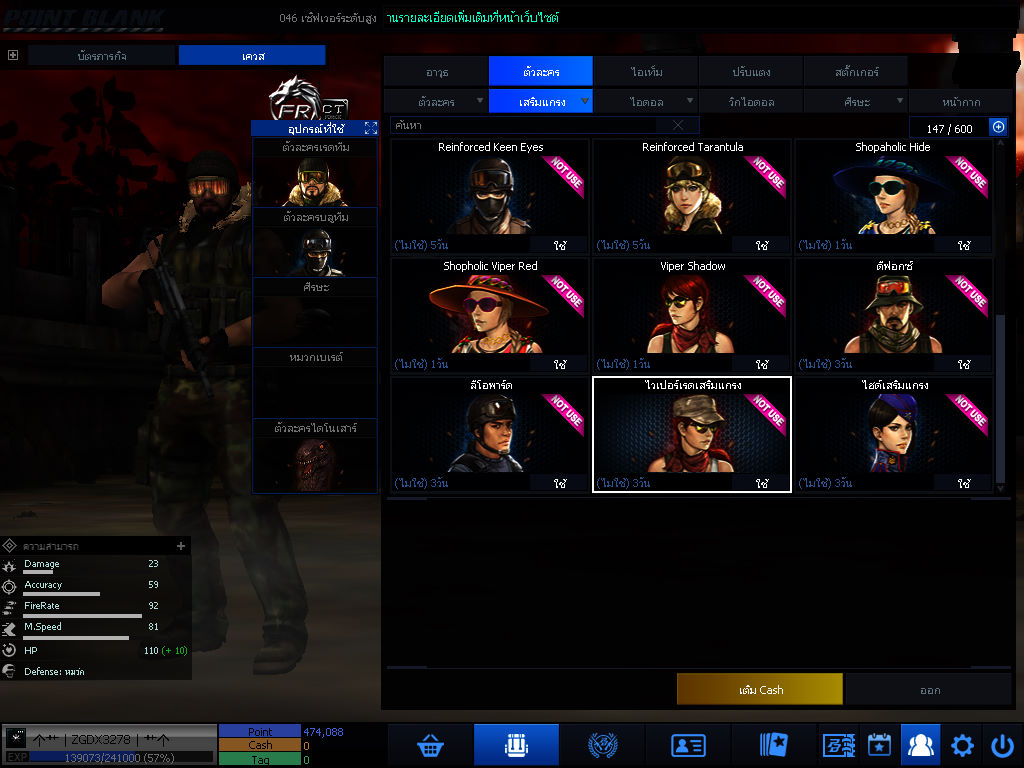The height and width of the screenshot is (768, 1024).
Task: Open the ไอดอล sub-category dropdown
Action: coord(646,102)
